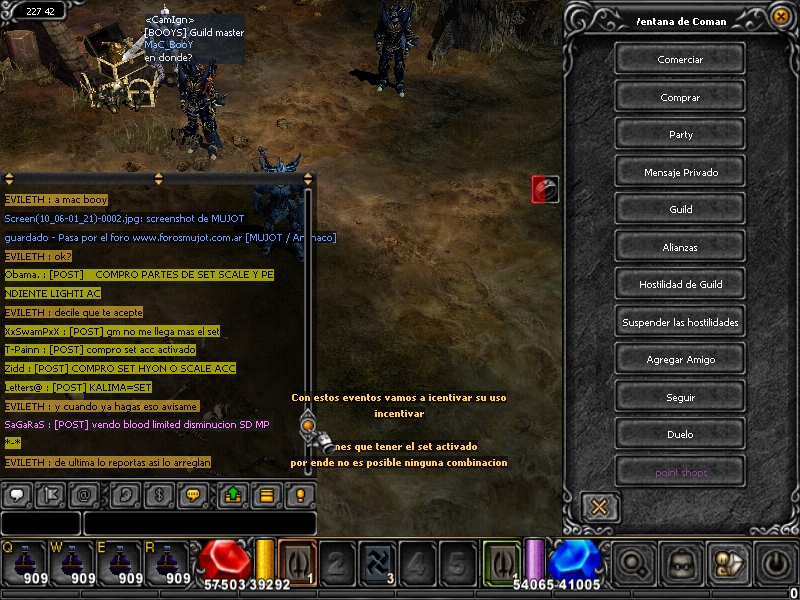Select the Comprar command

pos(680,97)
